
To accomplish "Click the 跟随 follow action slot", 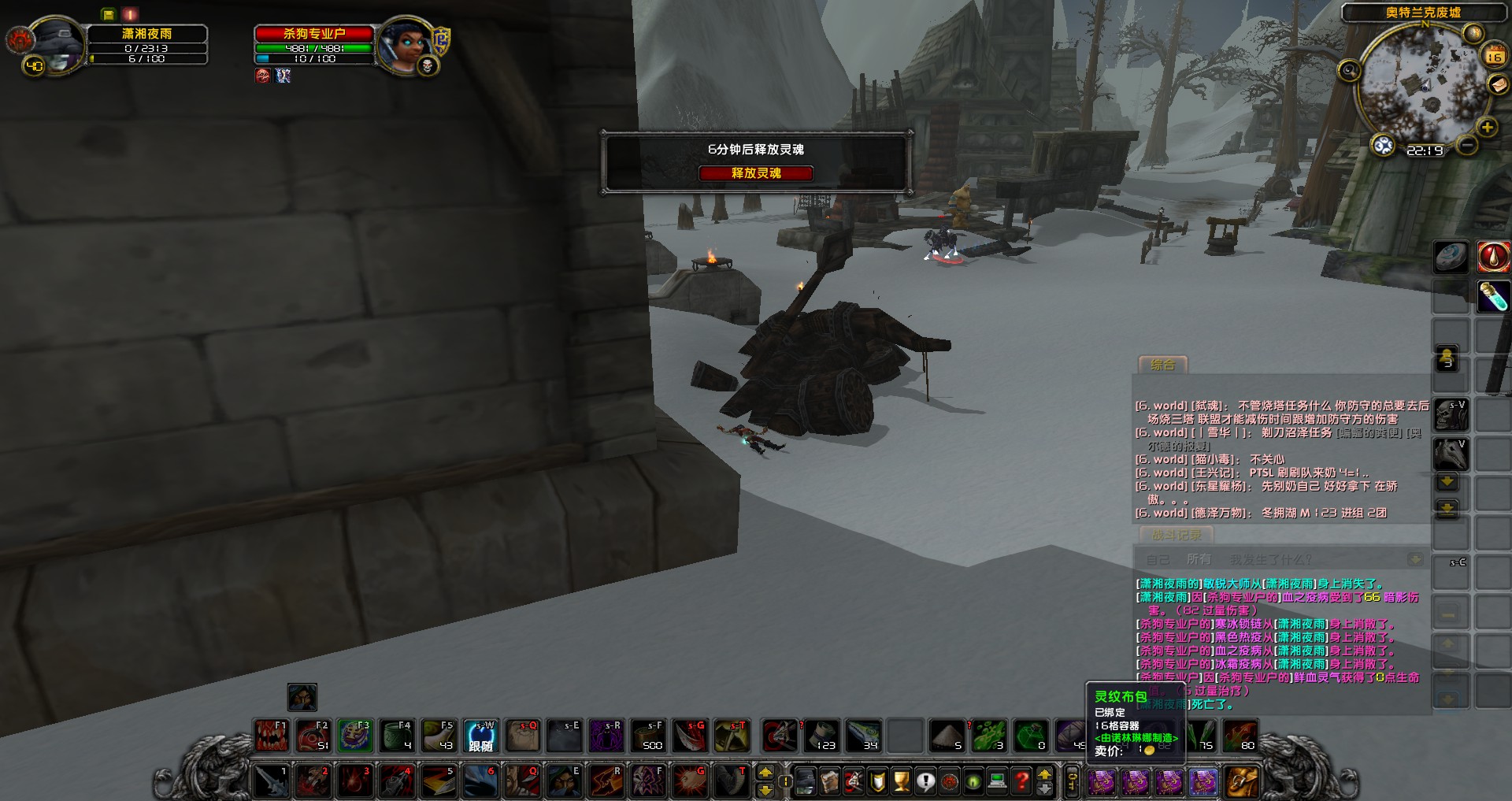I will pos(480,736).
